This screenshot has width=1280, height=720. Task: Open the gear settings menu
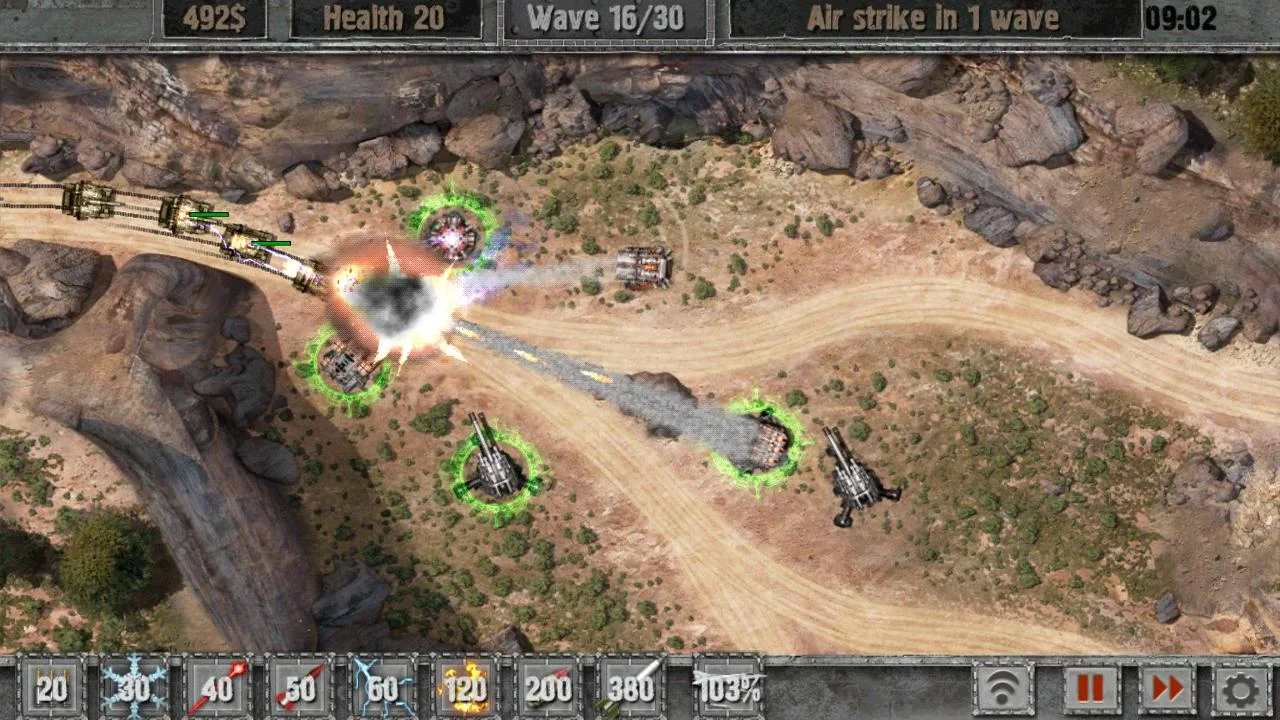pos(1241,688)
